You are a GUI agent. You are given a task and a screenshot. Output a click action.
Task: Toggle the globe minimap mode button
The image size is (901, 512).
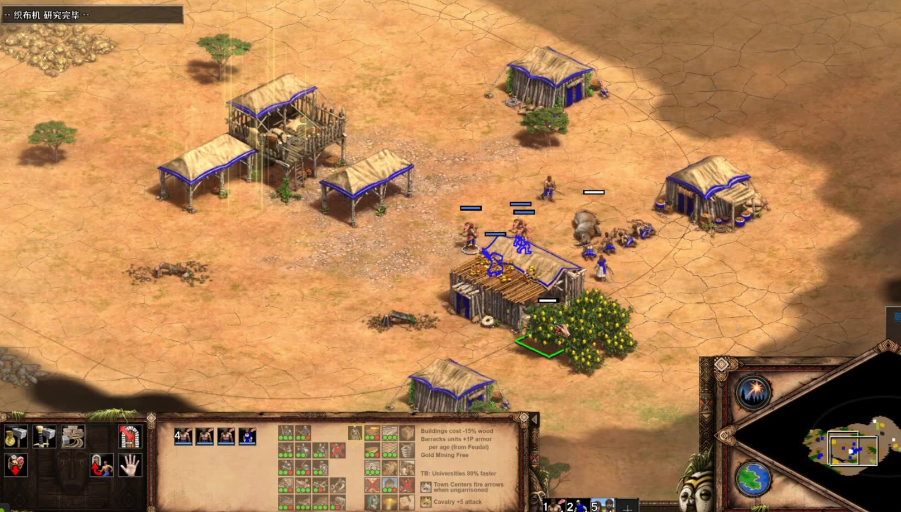tap(753, 478)
